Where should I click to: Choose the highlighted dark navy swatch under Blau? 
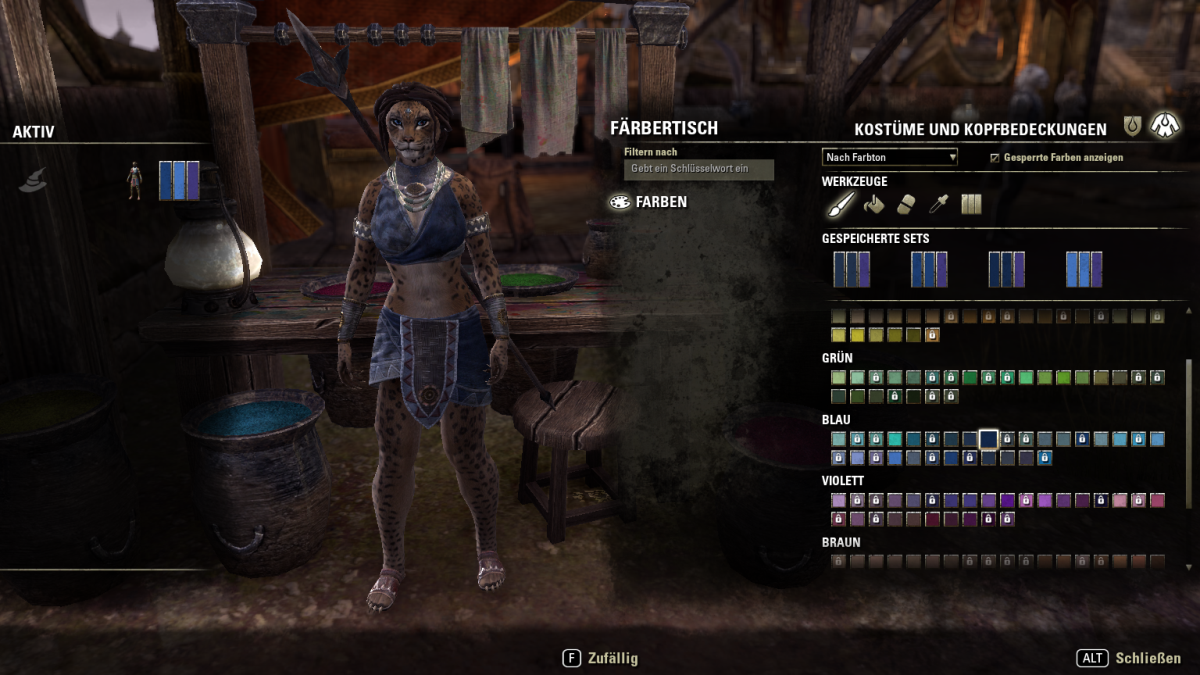point(989,439)
